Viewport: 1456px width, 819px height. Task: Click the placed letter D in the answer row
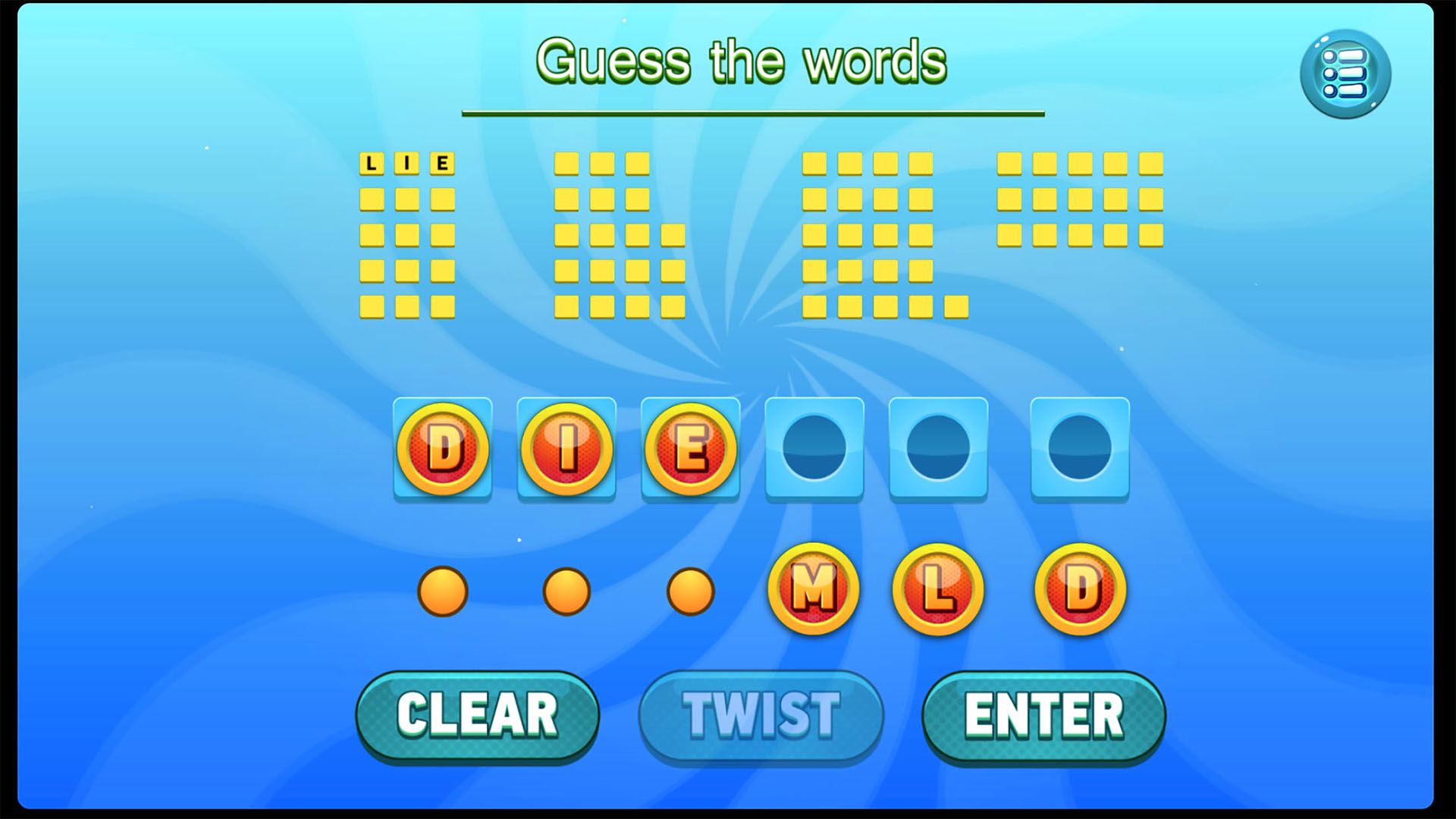coord(442,449)
